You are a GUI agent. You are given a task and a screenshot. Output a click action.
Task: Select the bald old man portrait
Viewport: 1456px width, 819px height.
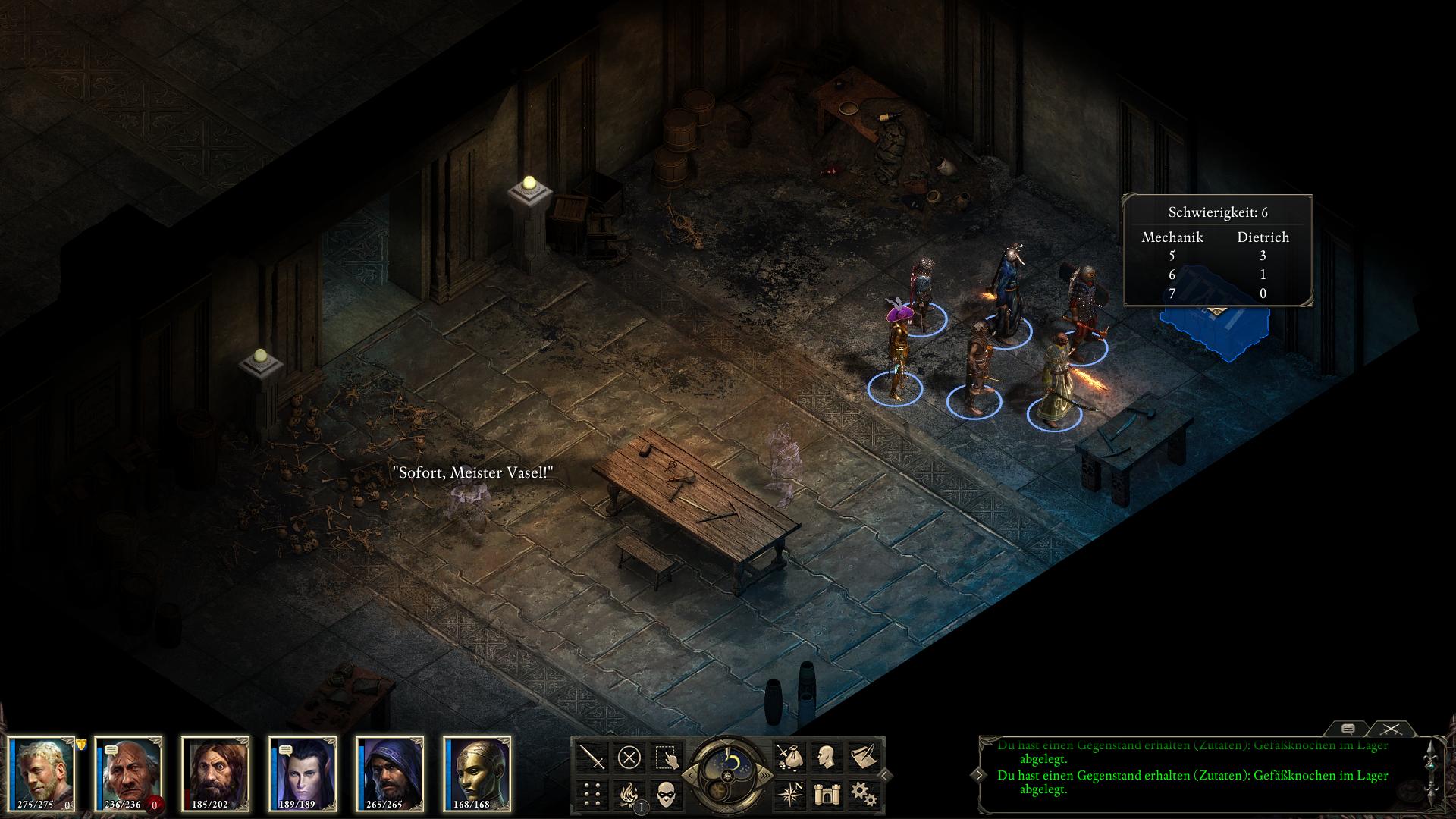point(128,773)
